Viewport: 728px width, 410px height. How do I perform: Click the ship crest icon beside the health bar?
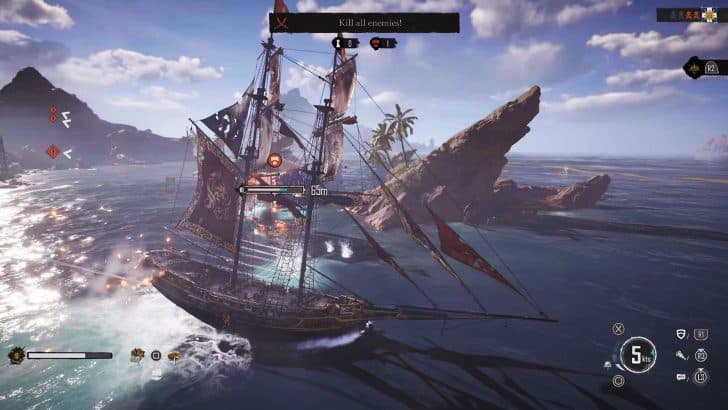(x=16, y=355)
